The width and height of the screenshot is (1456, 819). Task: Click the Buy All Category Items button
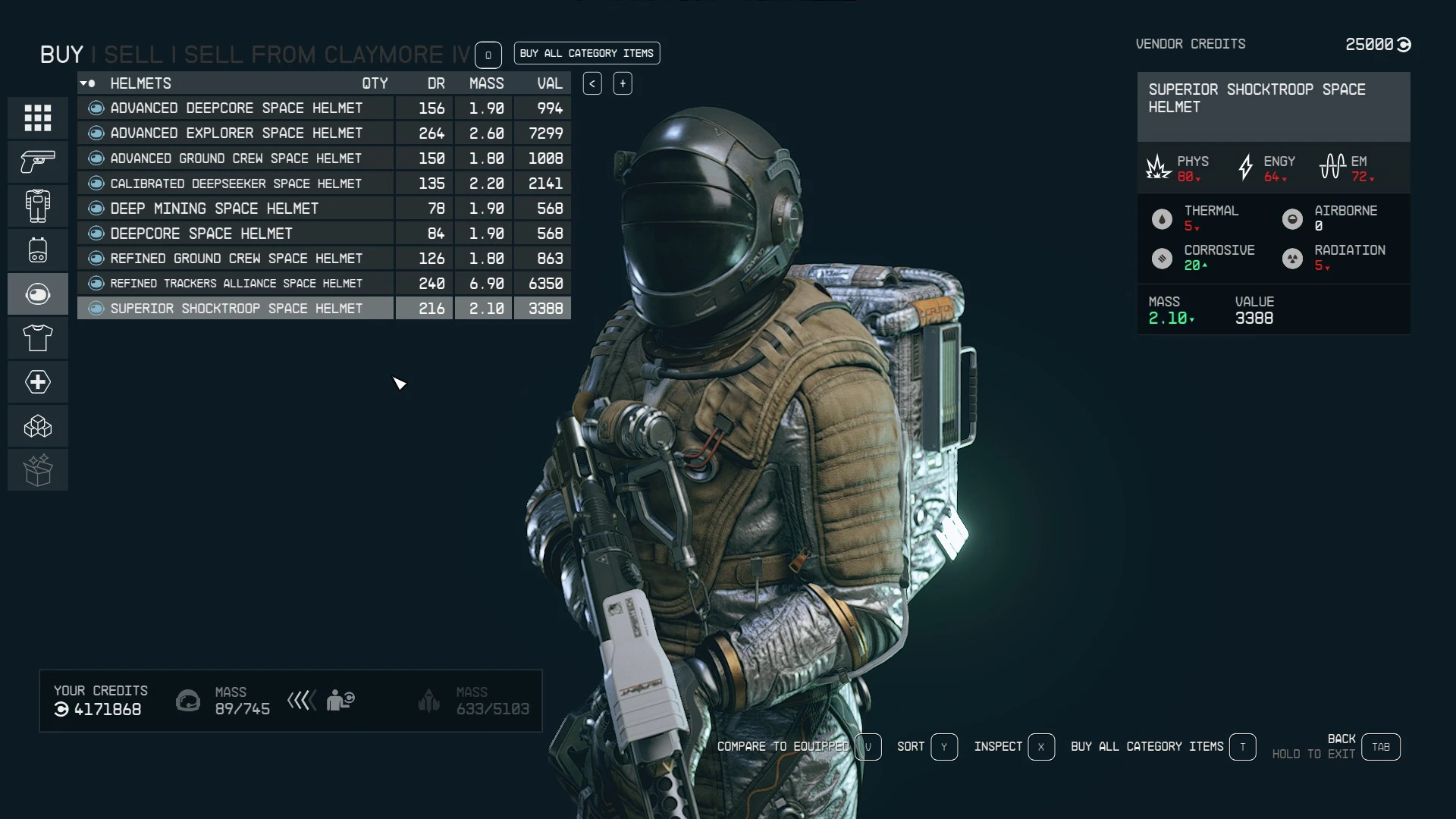tap(586, 53)
